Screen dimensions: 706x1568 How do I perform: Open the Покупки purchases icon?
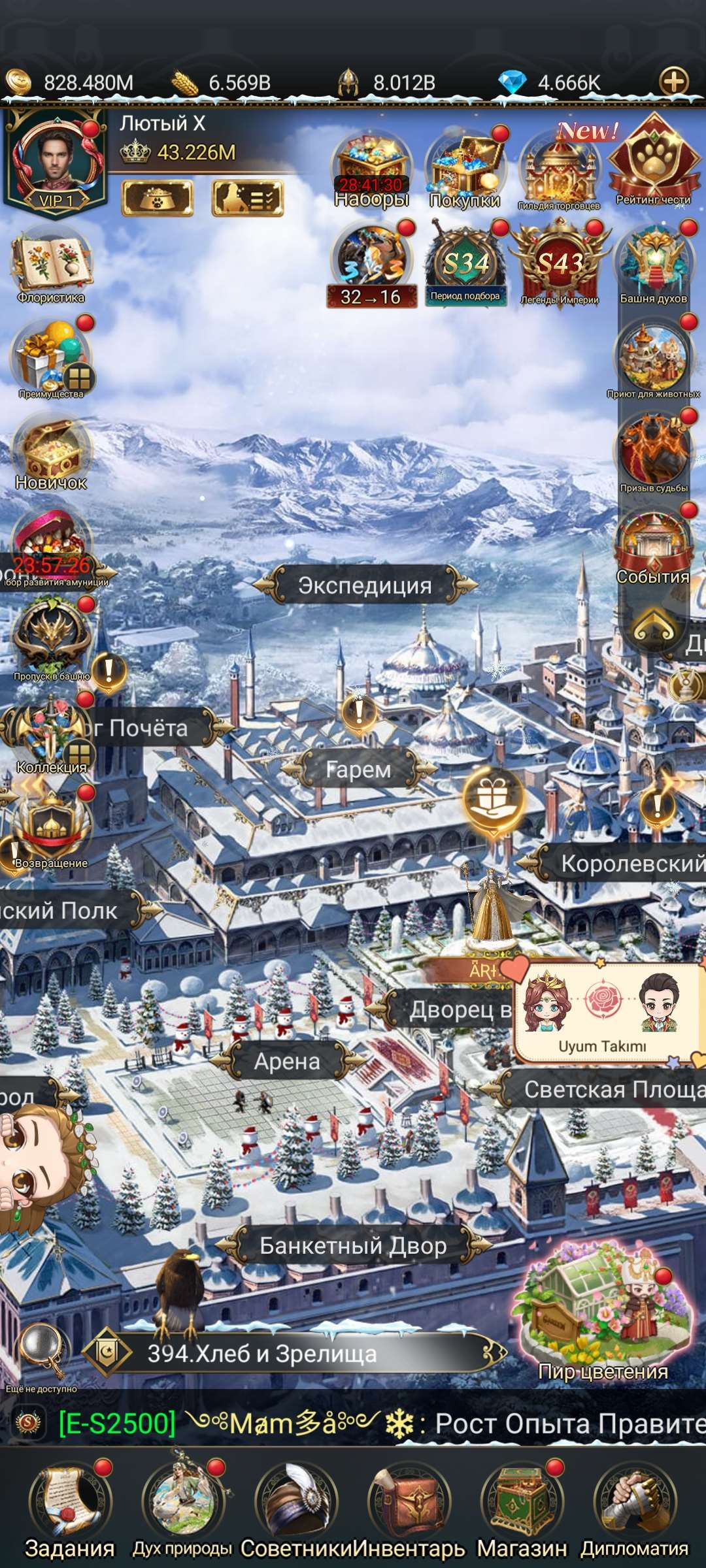point(465,170)
